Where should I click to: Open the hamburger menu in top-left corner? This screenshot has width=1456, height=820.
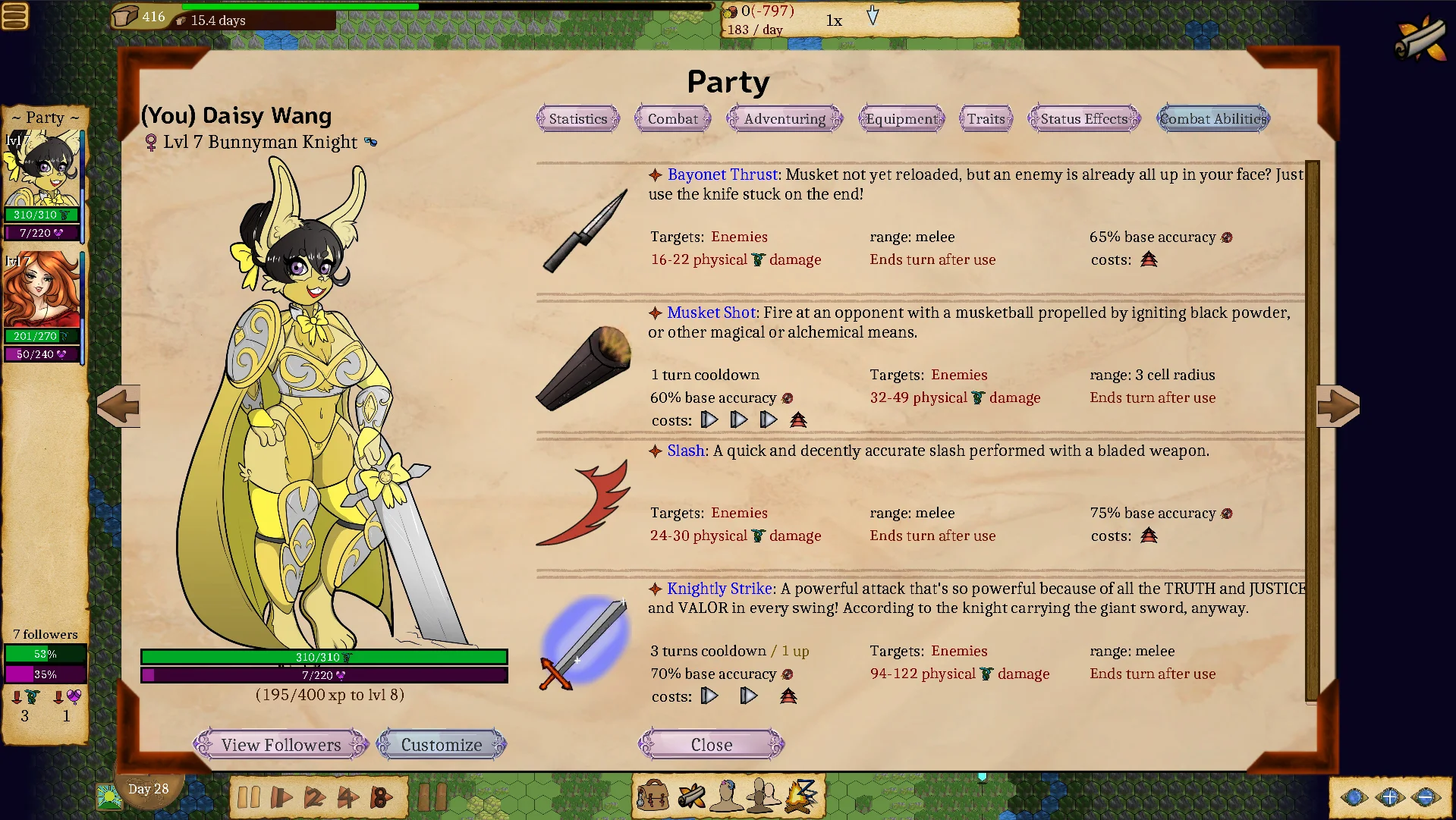(x=15, y=16)
